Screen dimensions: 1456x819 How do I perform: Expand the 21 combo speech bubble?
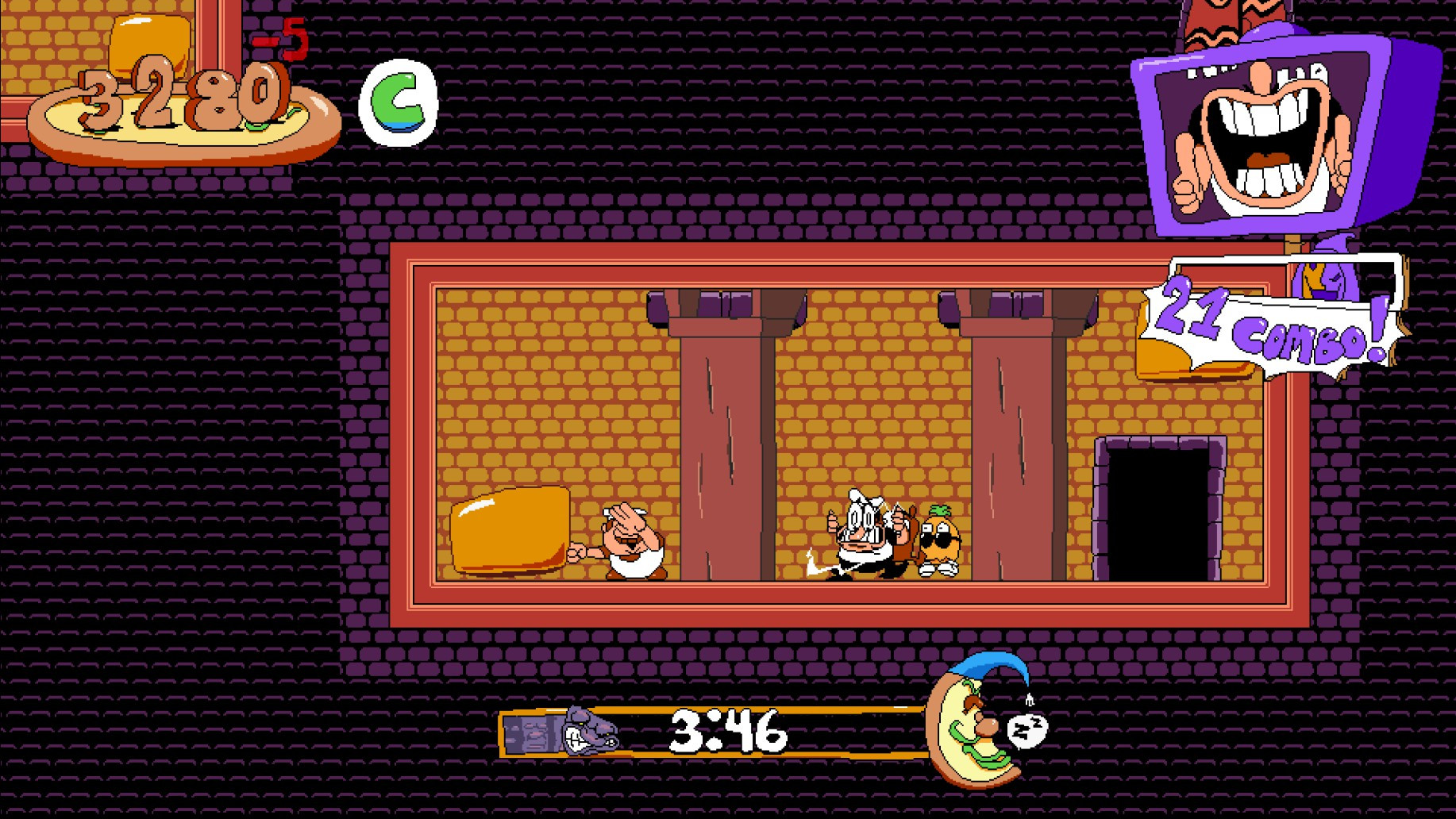click(x=1270, y=317)
